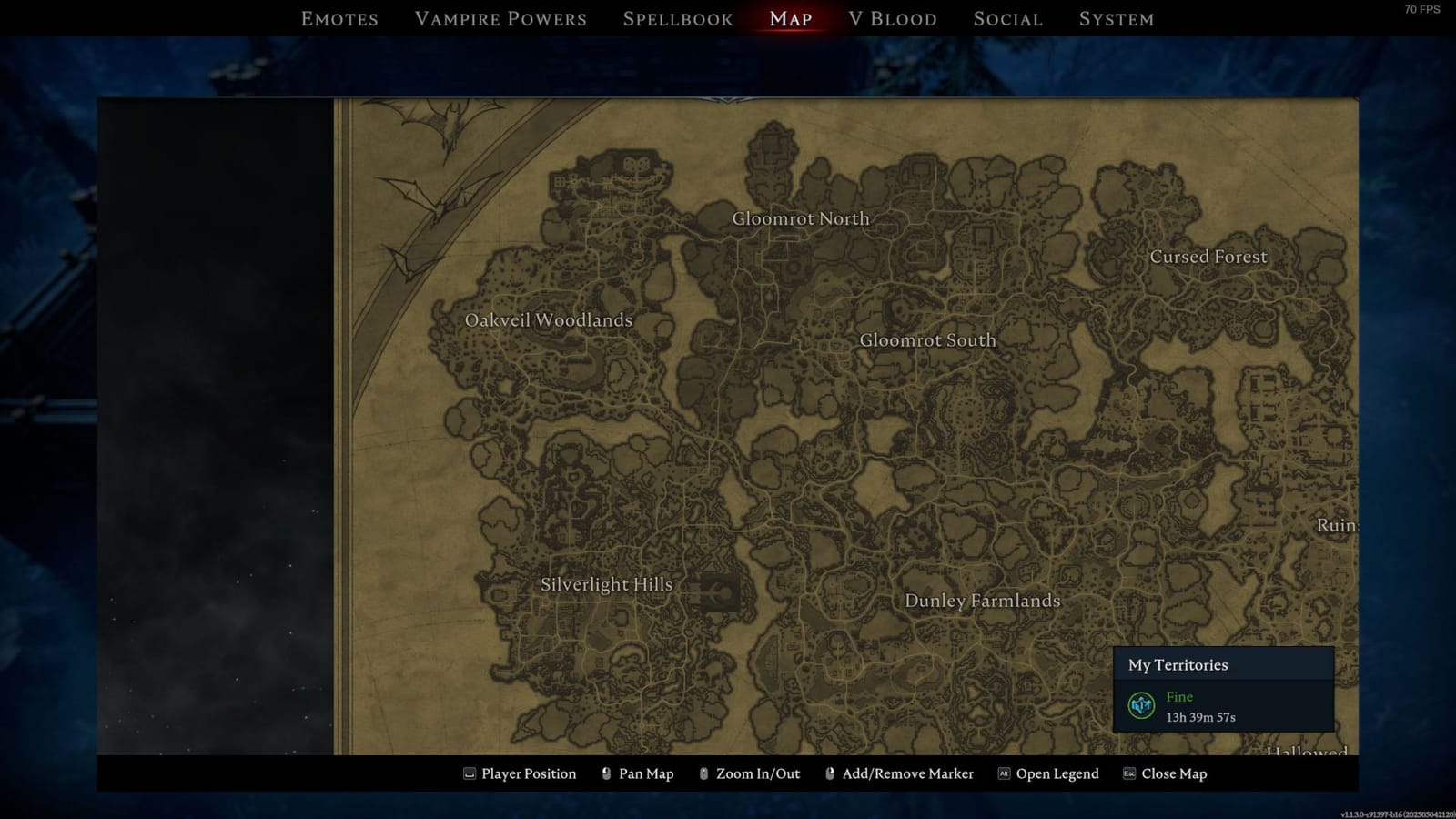Click the castle decay timer 13h 39m 57s
Screen dimensions: 1456x819
[1200, 716]
